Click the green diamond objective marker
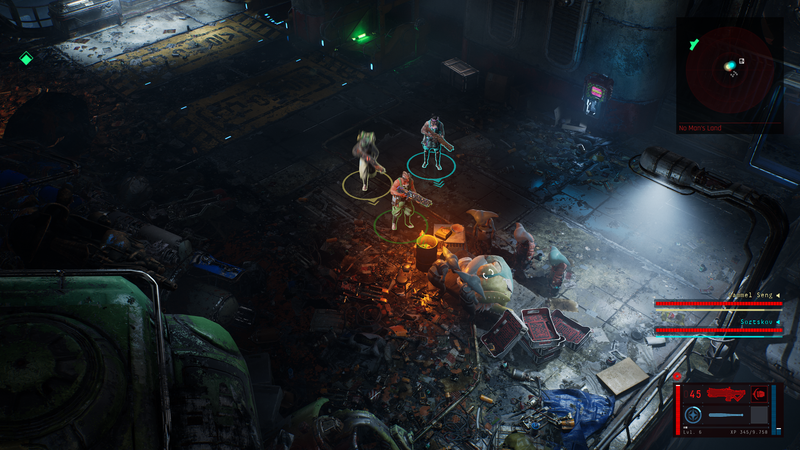800x450 pixels. coord(27,59)
